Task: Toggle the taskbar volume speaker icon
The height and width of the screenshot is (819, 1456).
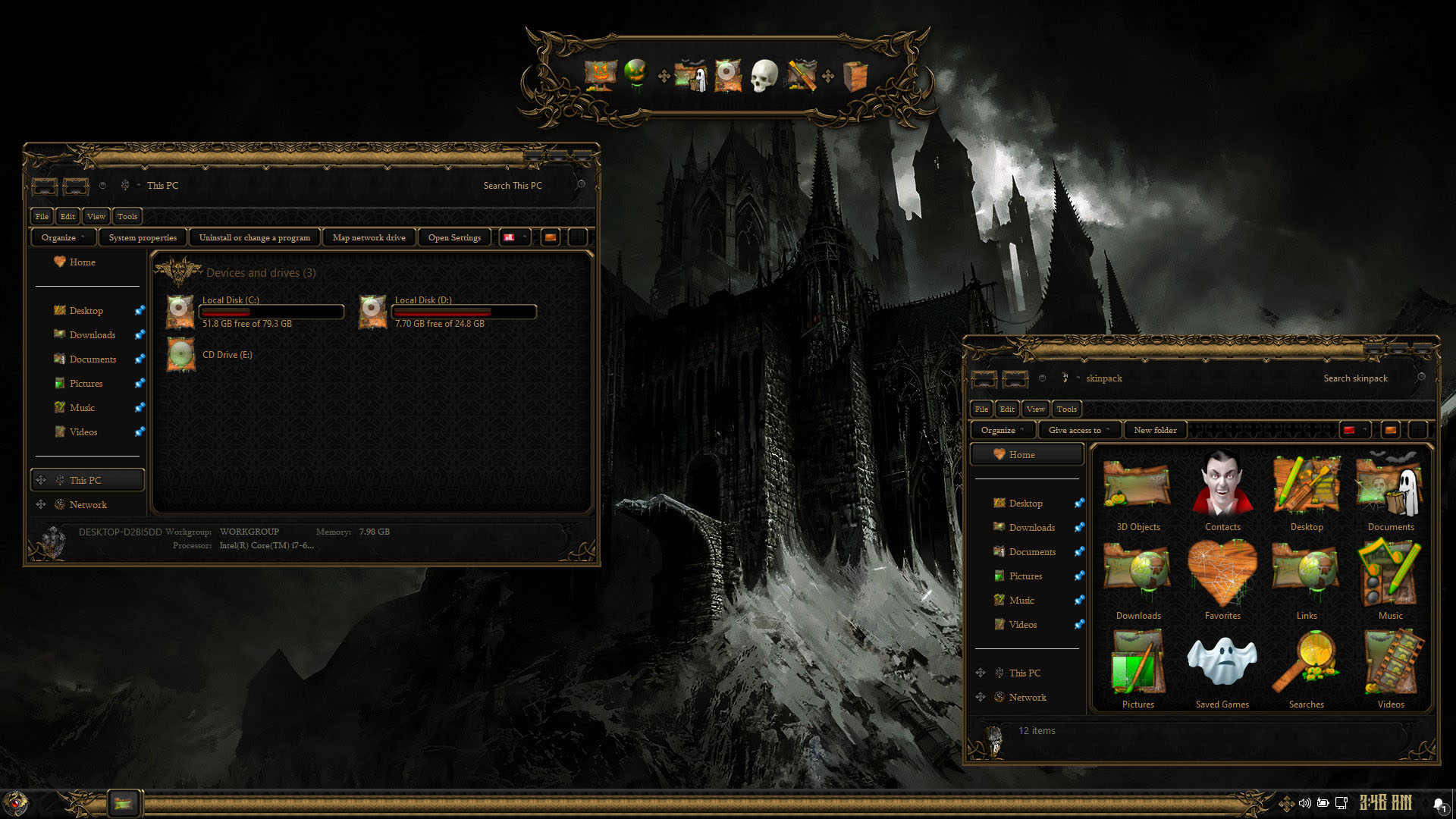Action: coord(1304,802)
